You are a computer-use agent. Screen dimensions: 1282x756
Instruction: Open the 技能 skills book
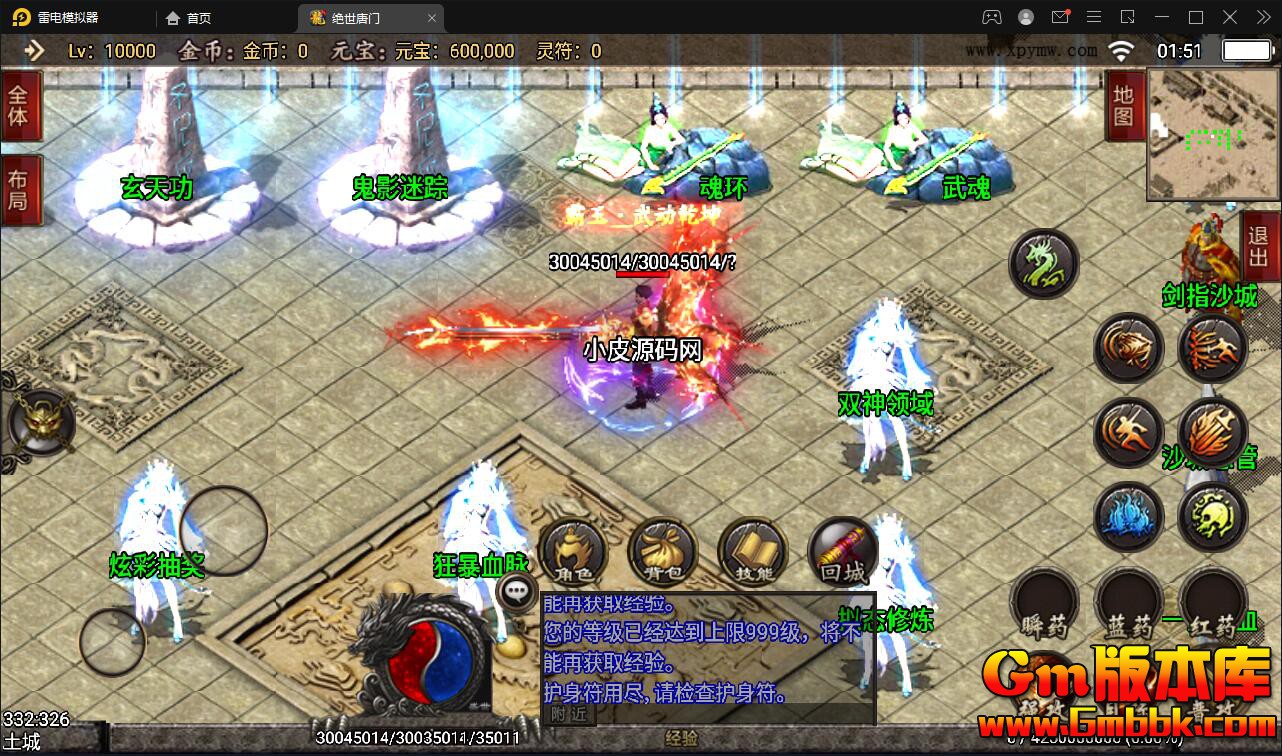click(x=753, y=552)
